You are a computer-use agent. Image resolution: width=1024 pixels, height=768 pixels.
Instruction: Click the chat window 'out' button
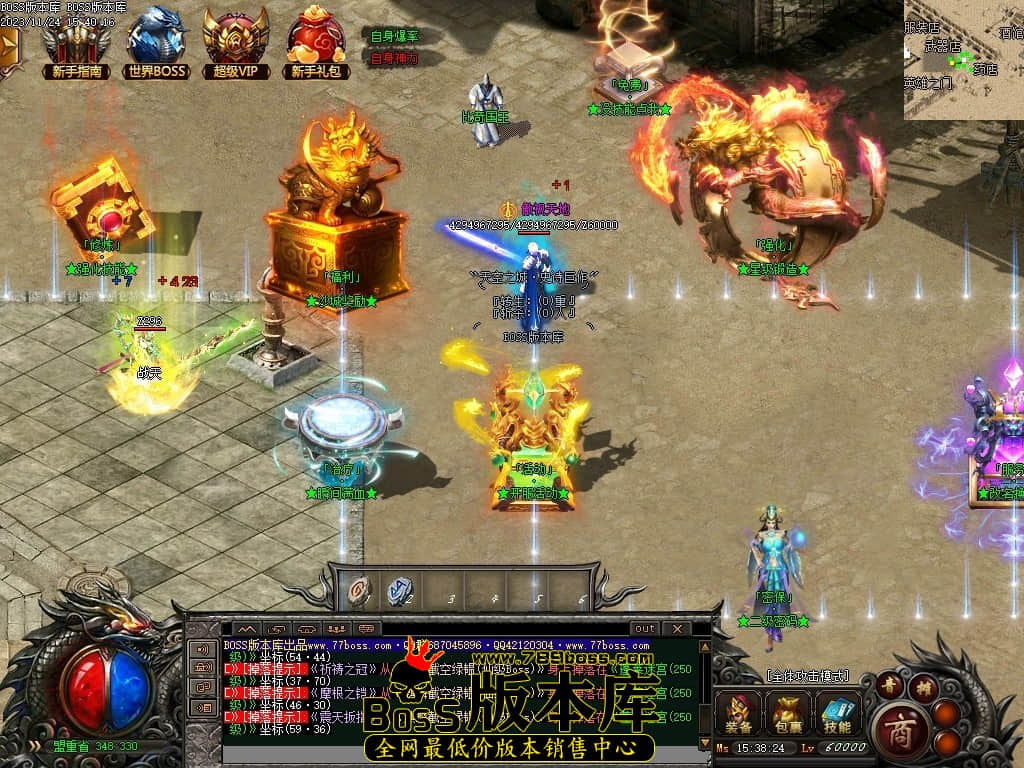point(645,628)
